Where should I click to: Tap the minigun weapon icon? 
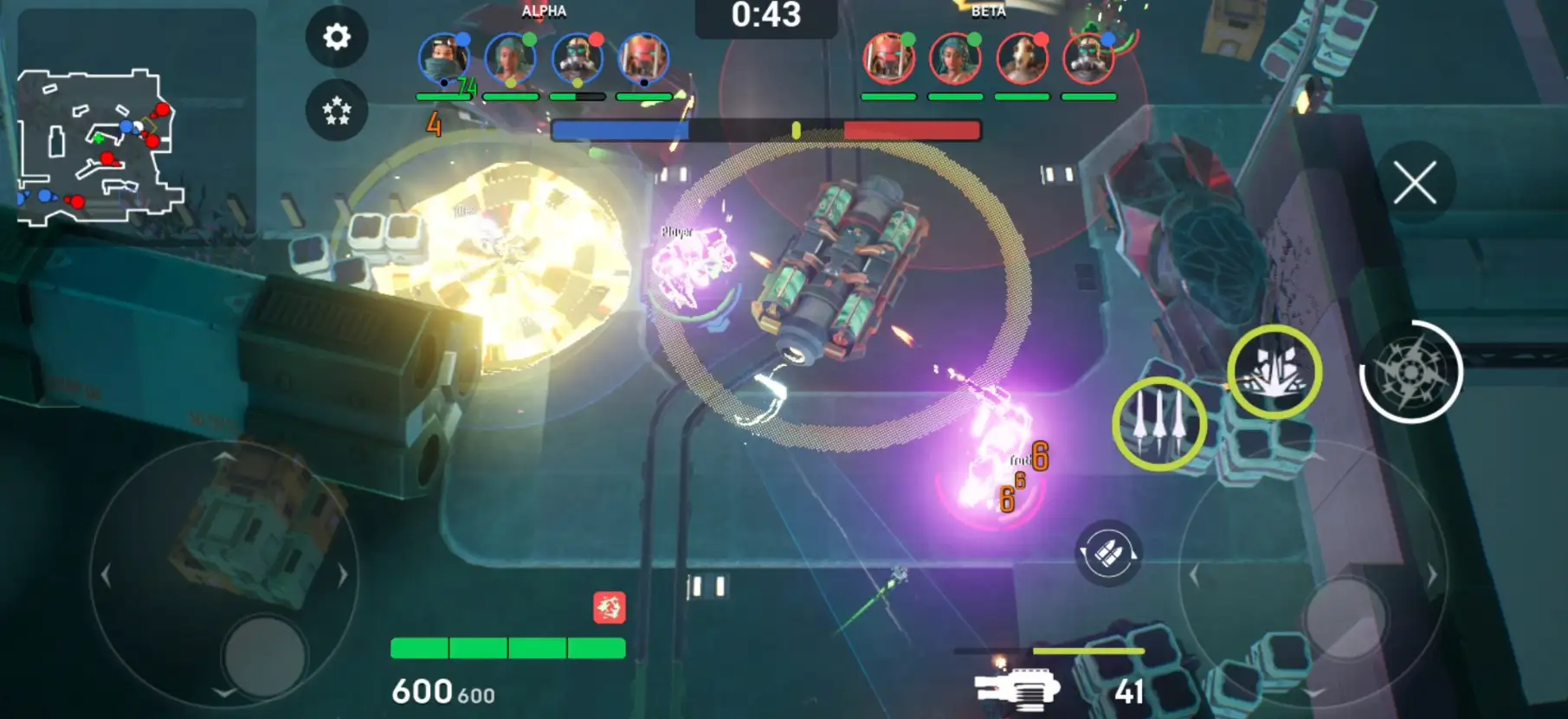point(1017,690)
